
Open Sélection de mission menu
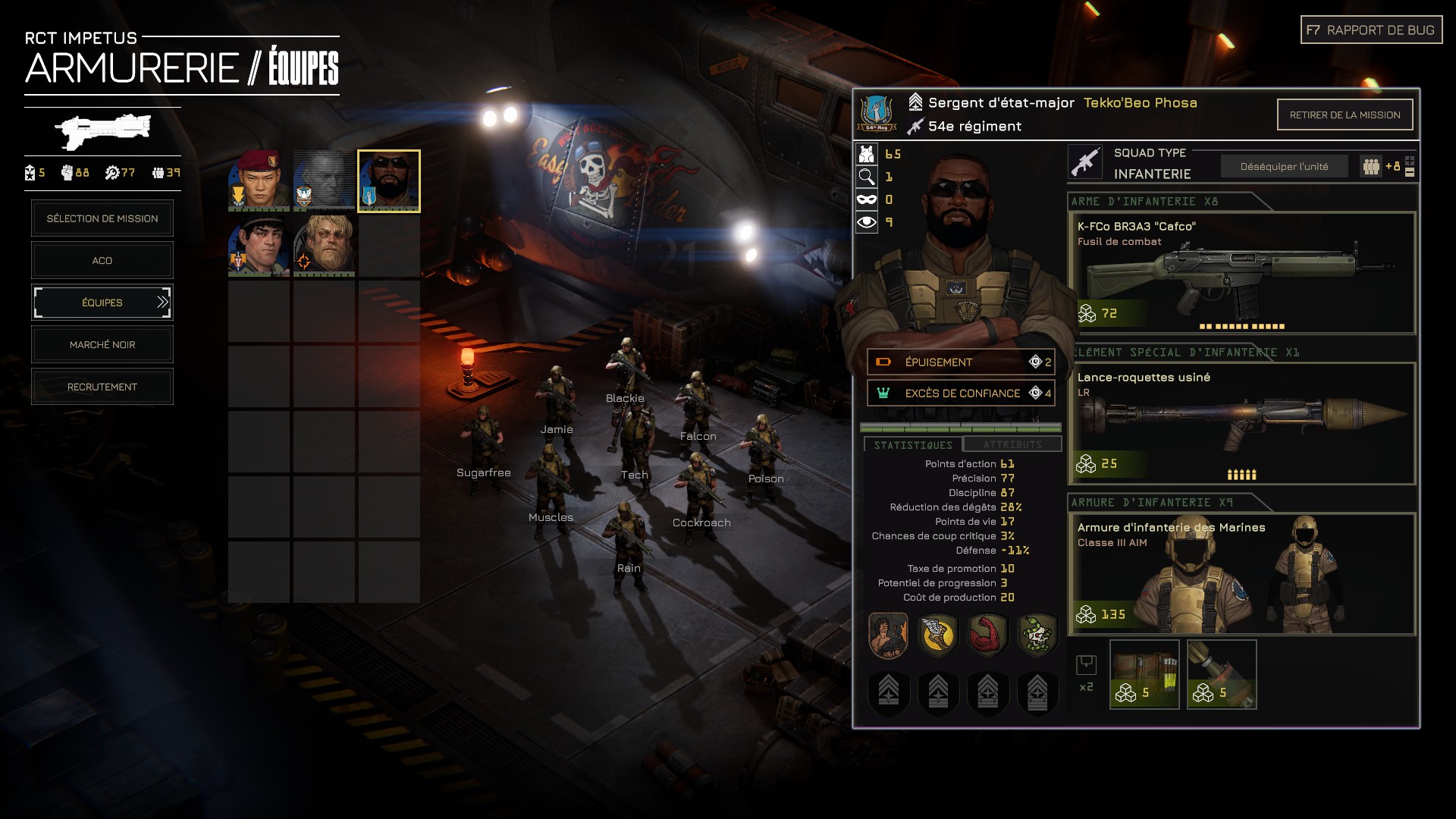(x=102, y=218)
